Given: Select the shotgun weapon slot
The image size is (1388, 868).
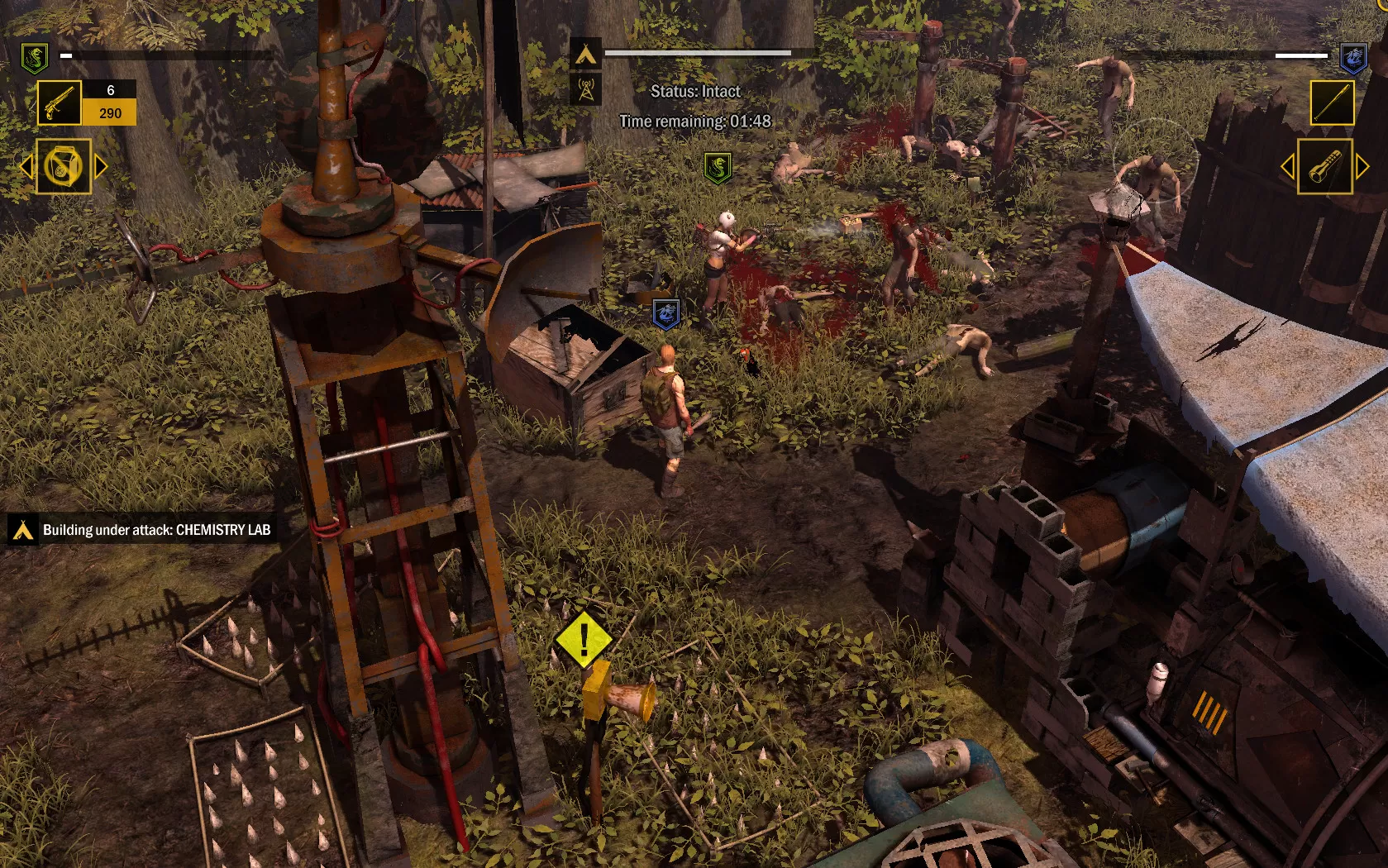Looking at the screenshot, I should coord(60,103).
